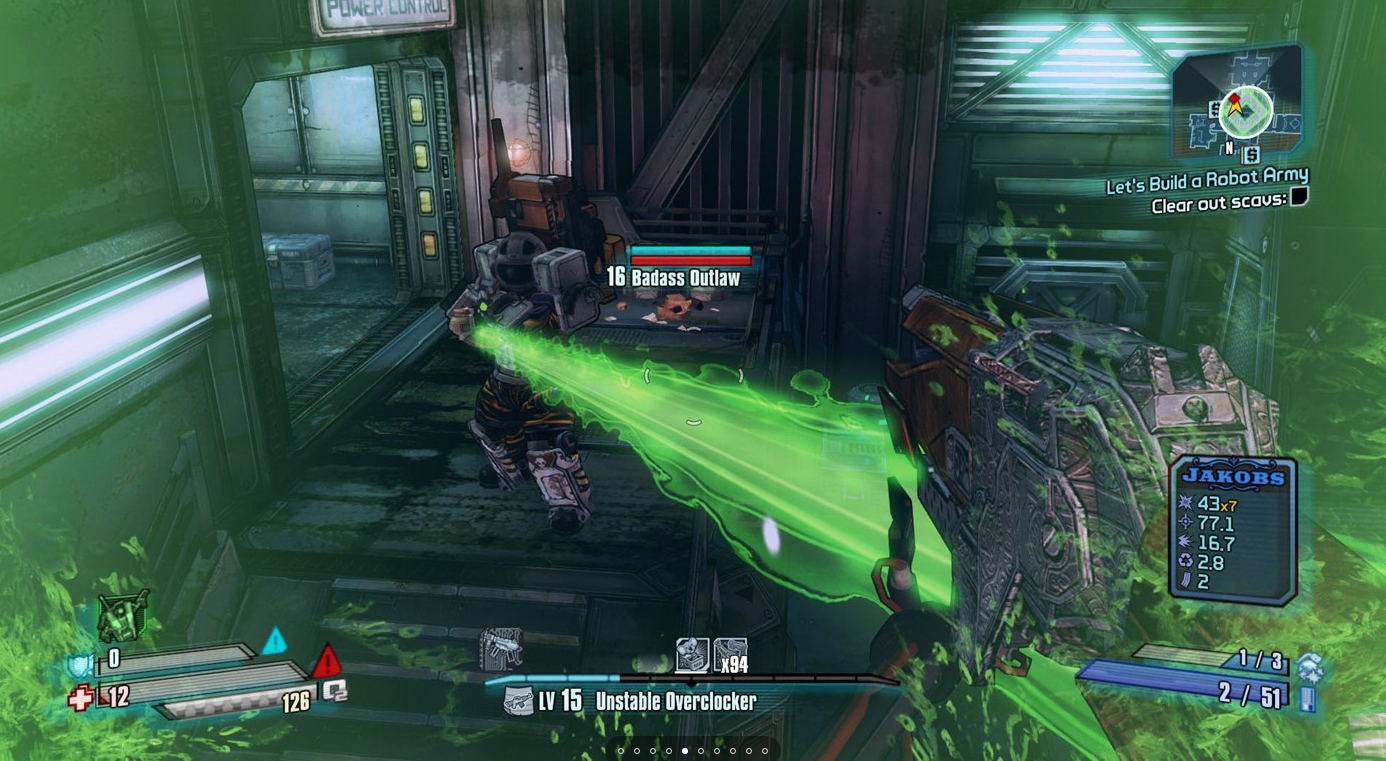Open the Unstable Overclocker class mod icon
Viewport: 1386px width, 761px height.
(x=517, y=701)
